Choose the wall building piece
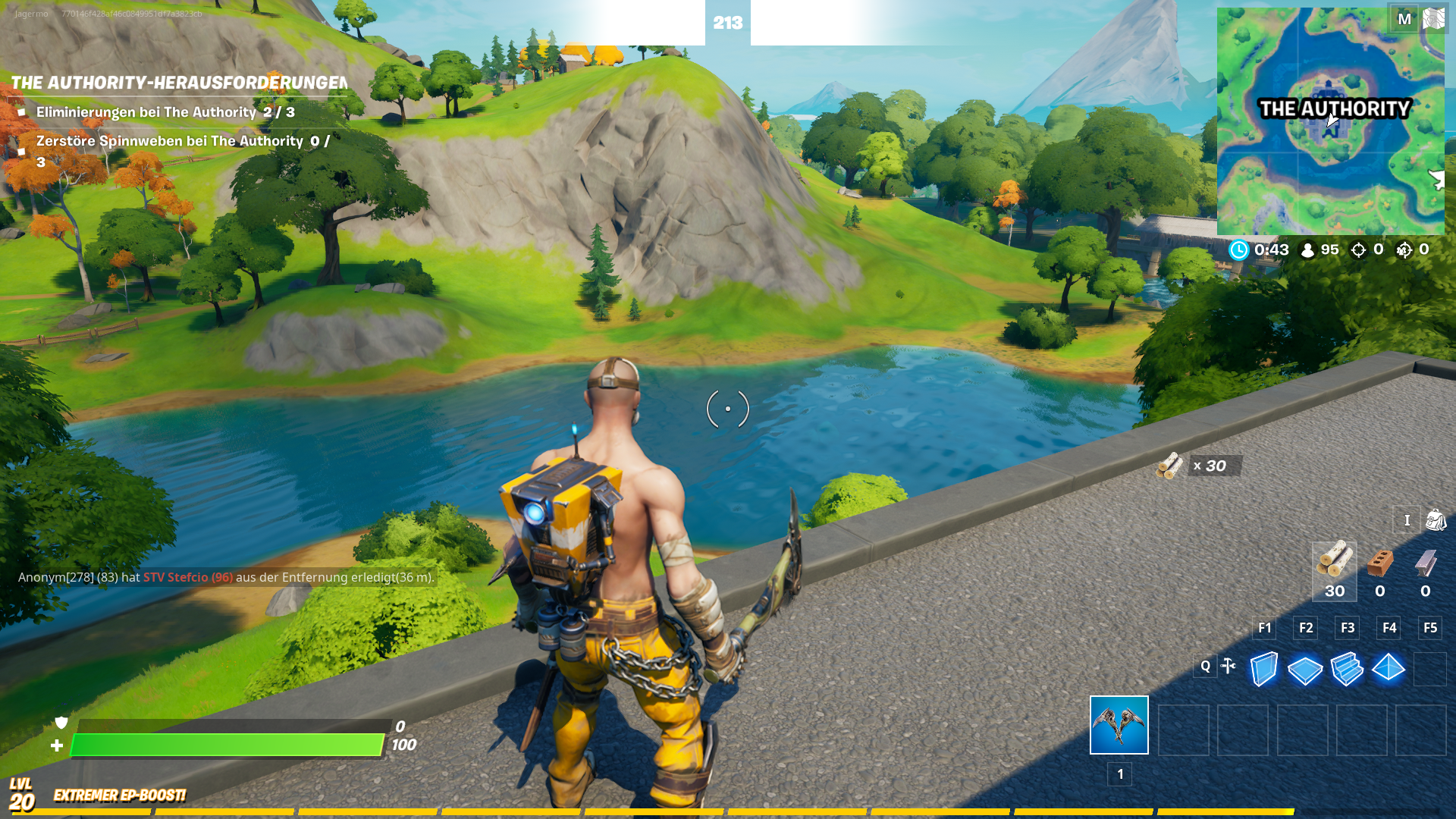The height and width of the screenshot is (819, 1456). point(1263,670)
